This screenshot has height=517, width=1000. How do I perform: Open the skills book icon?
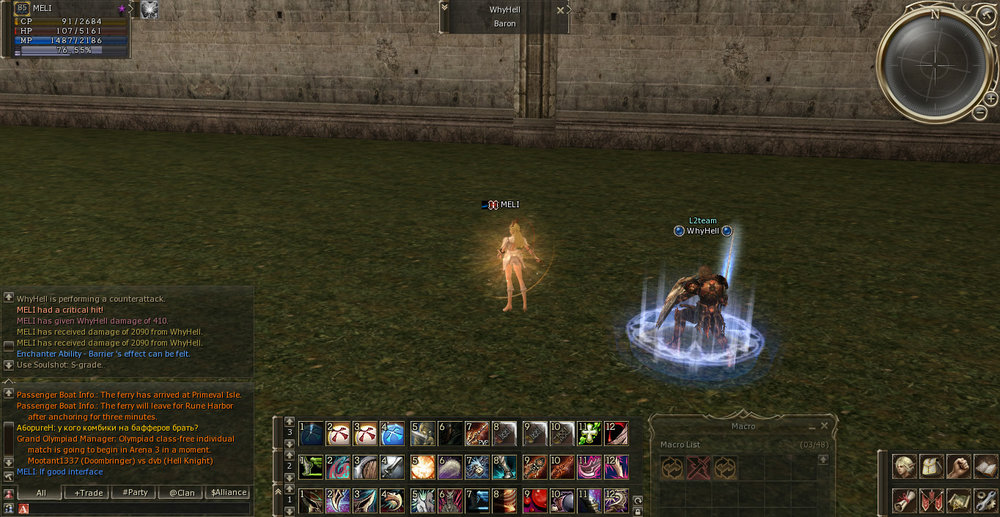pyautogui.click(x=985, y=467)
